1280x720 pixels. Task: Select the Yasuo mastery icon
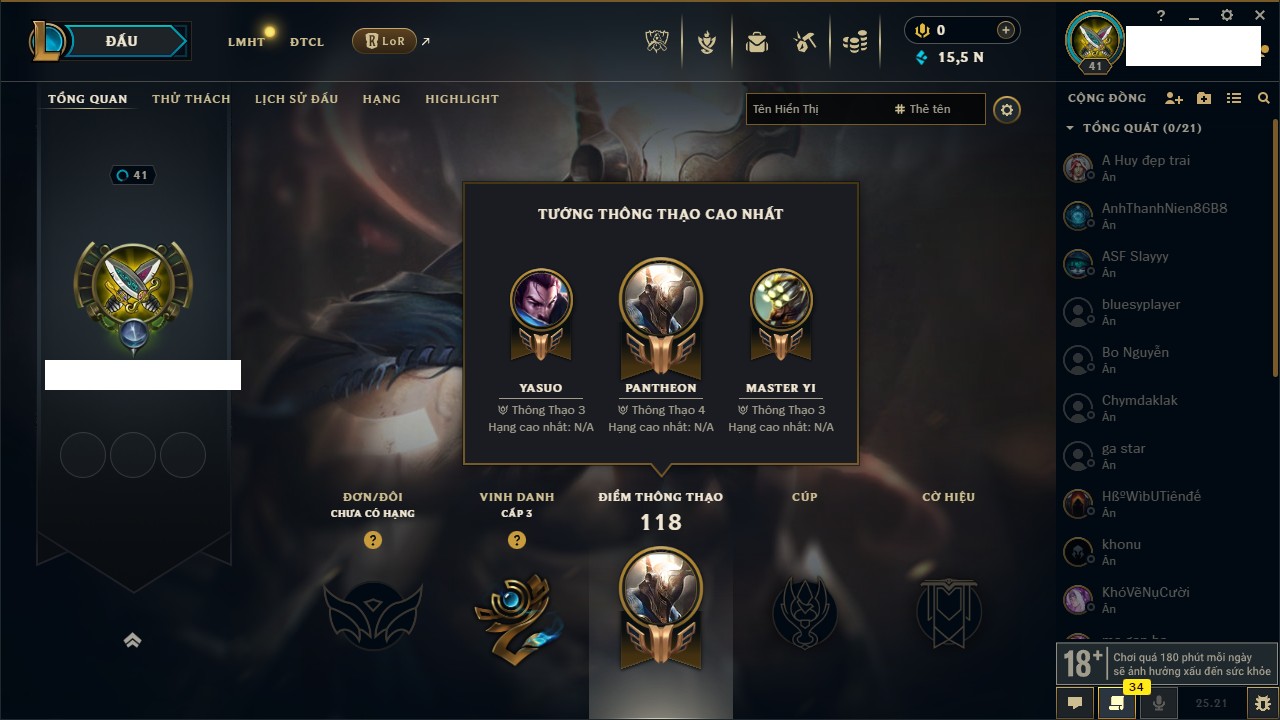coord(541,300)
